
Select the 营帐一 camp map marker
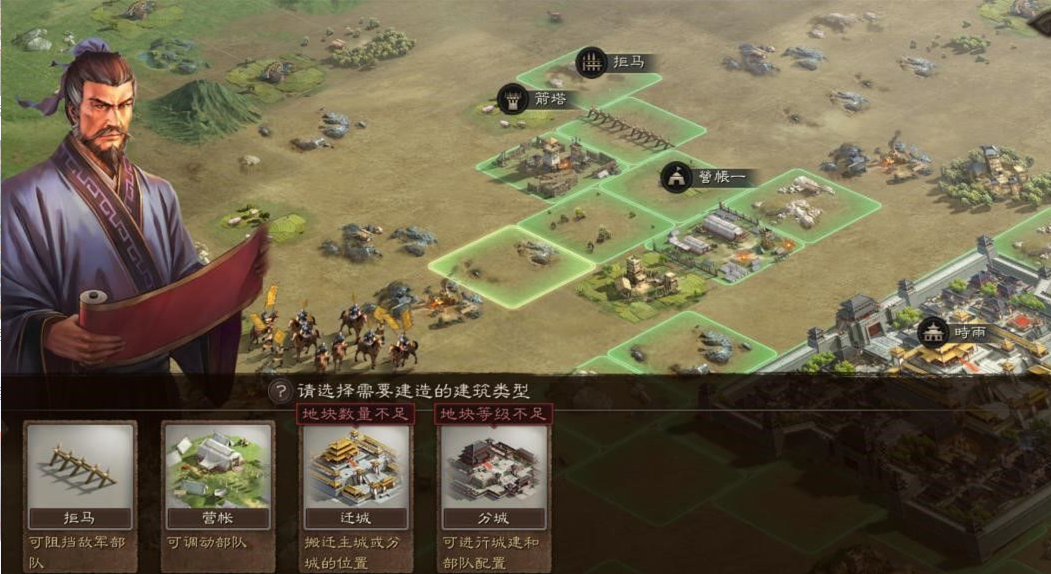click(700, 178)
